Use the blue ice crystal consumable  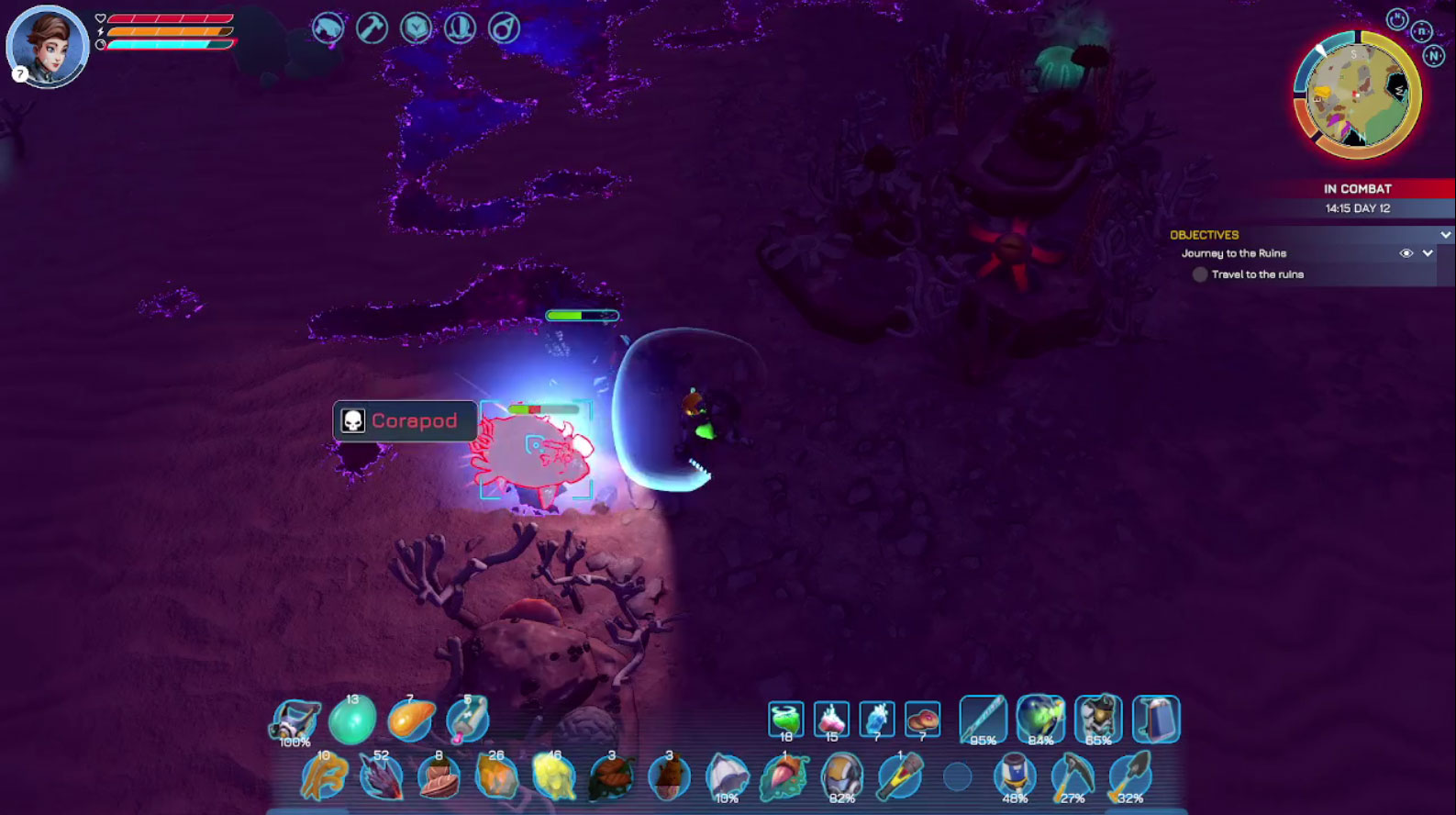pyautogui.click(x=877, y=720)
